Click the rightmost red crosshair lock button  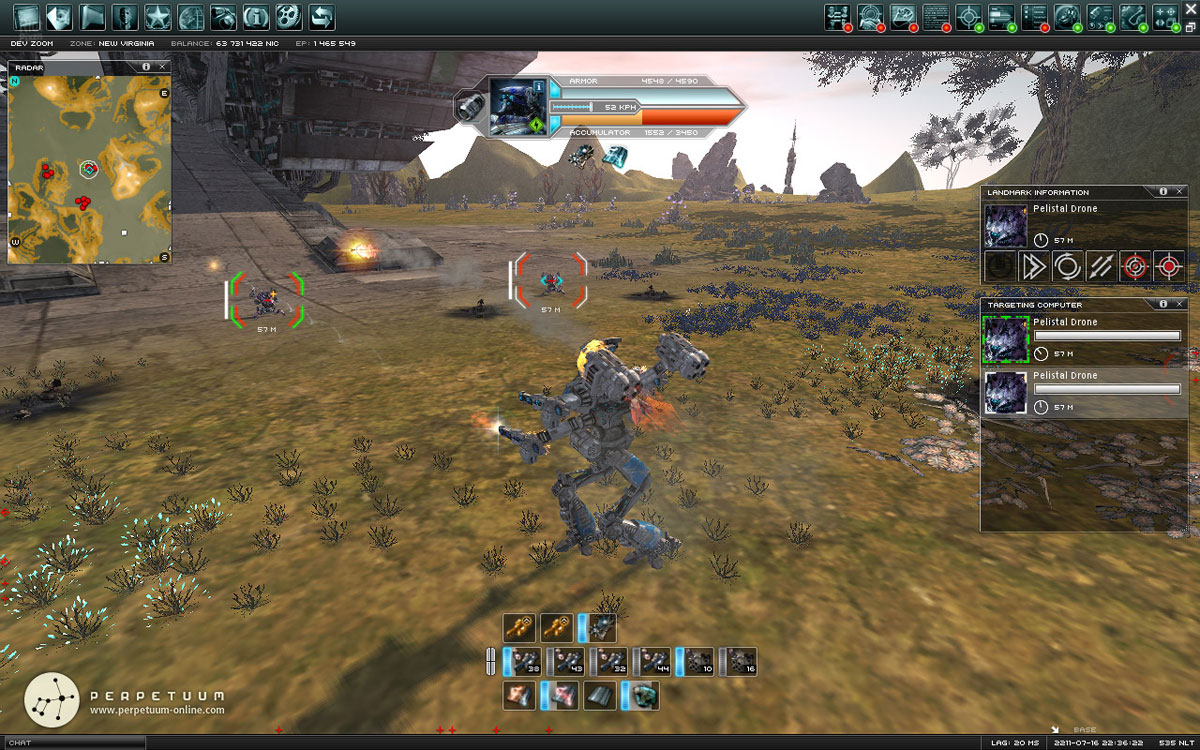(x=1168, y=267)
